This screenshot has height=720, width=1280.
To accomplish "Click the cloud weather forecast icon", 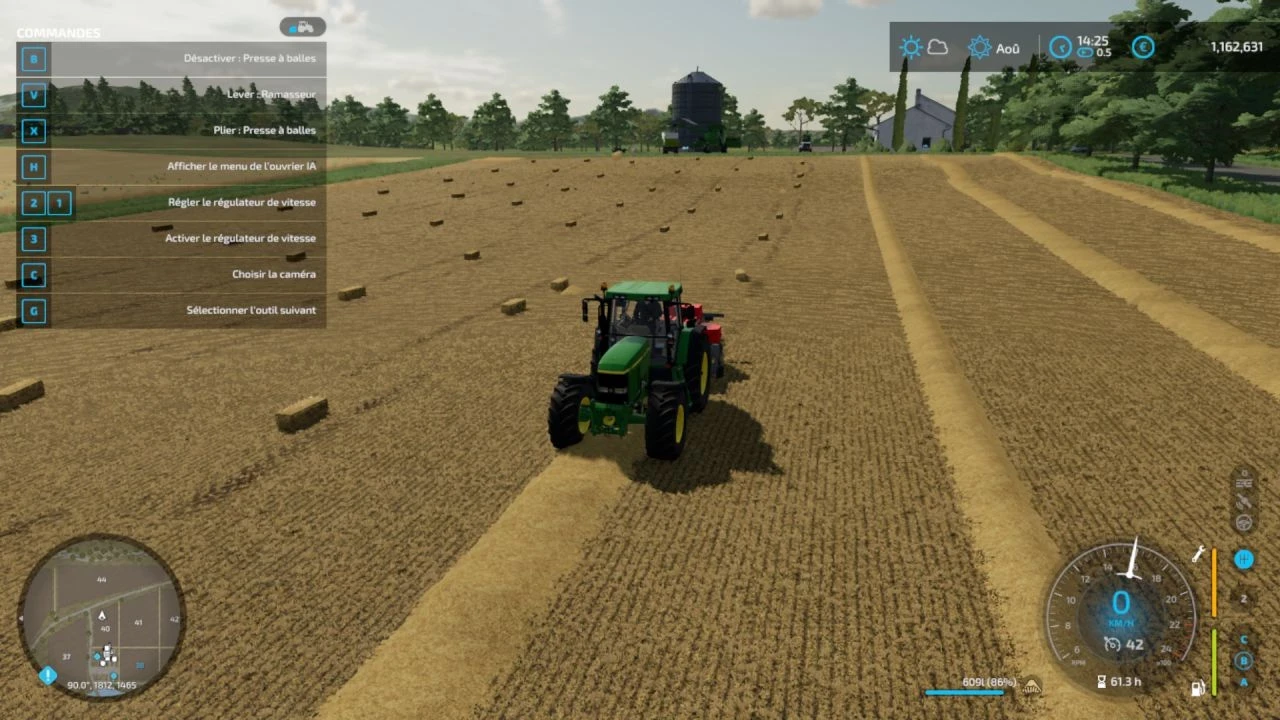I will pyautogui.click(x=937, y=47).
